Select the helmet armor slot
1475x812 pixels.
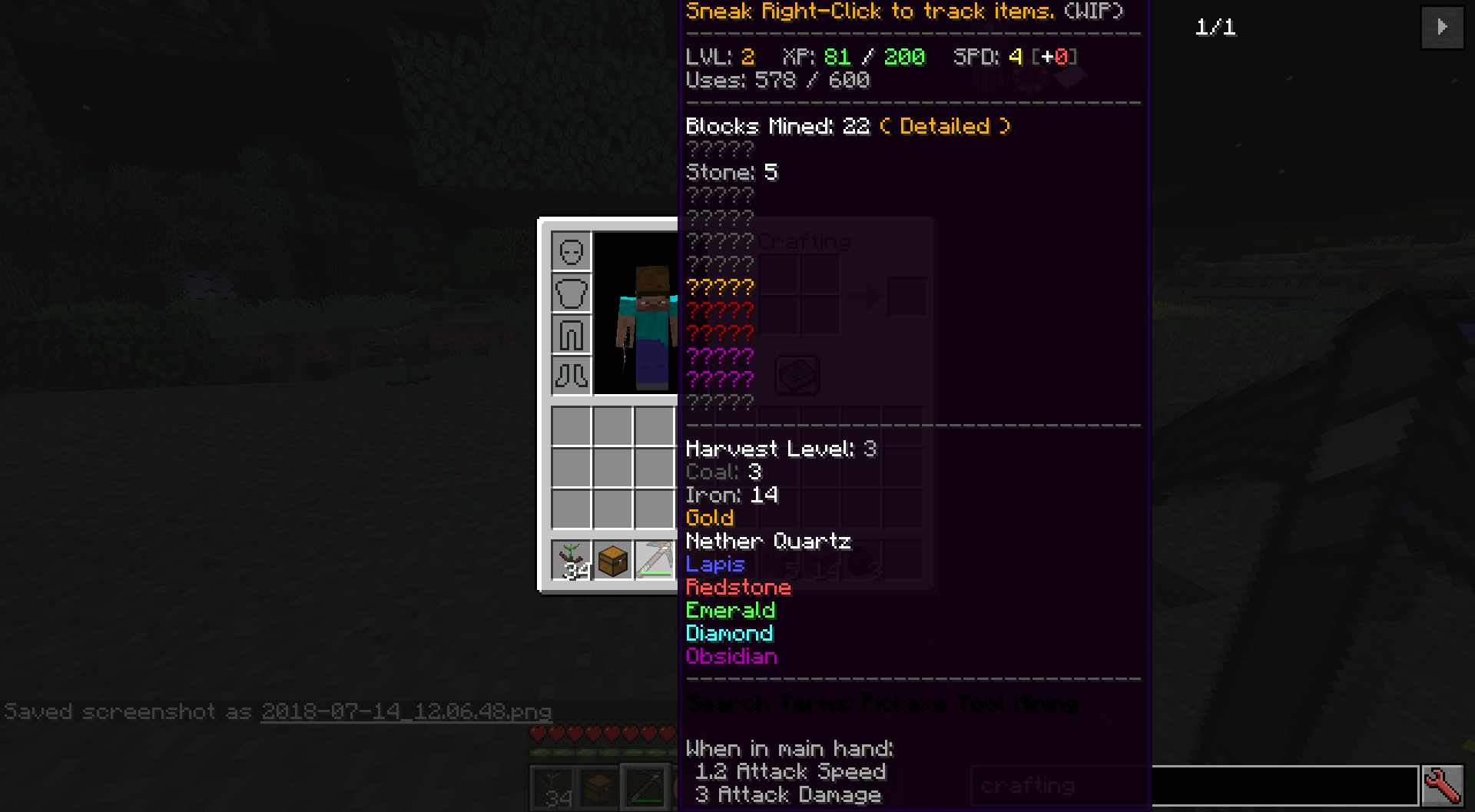(x=571, y=251)
